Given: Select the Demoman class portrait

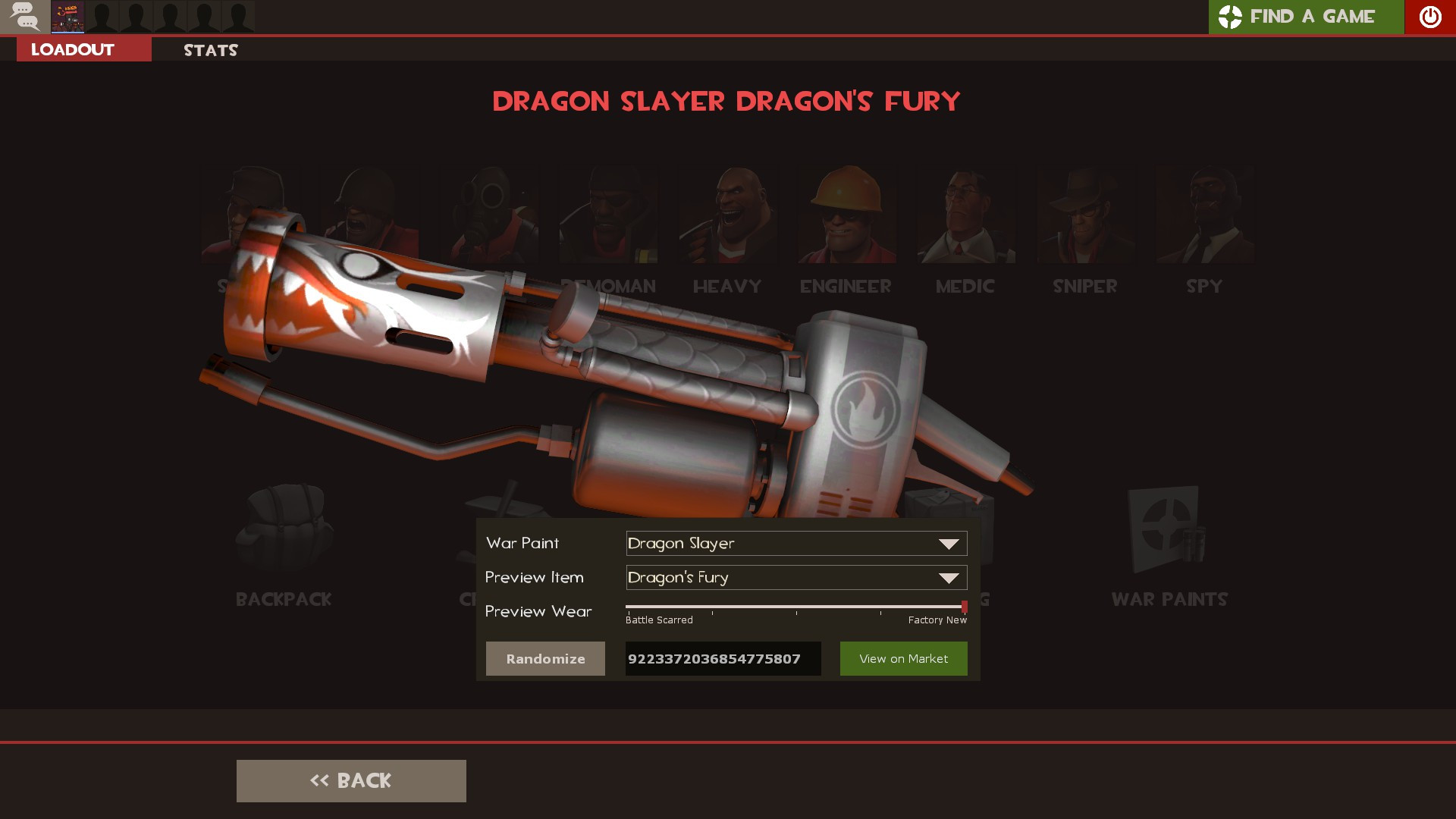Looking at the screenshot, I should click(x=607, y=216).
